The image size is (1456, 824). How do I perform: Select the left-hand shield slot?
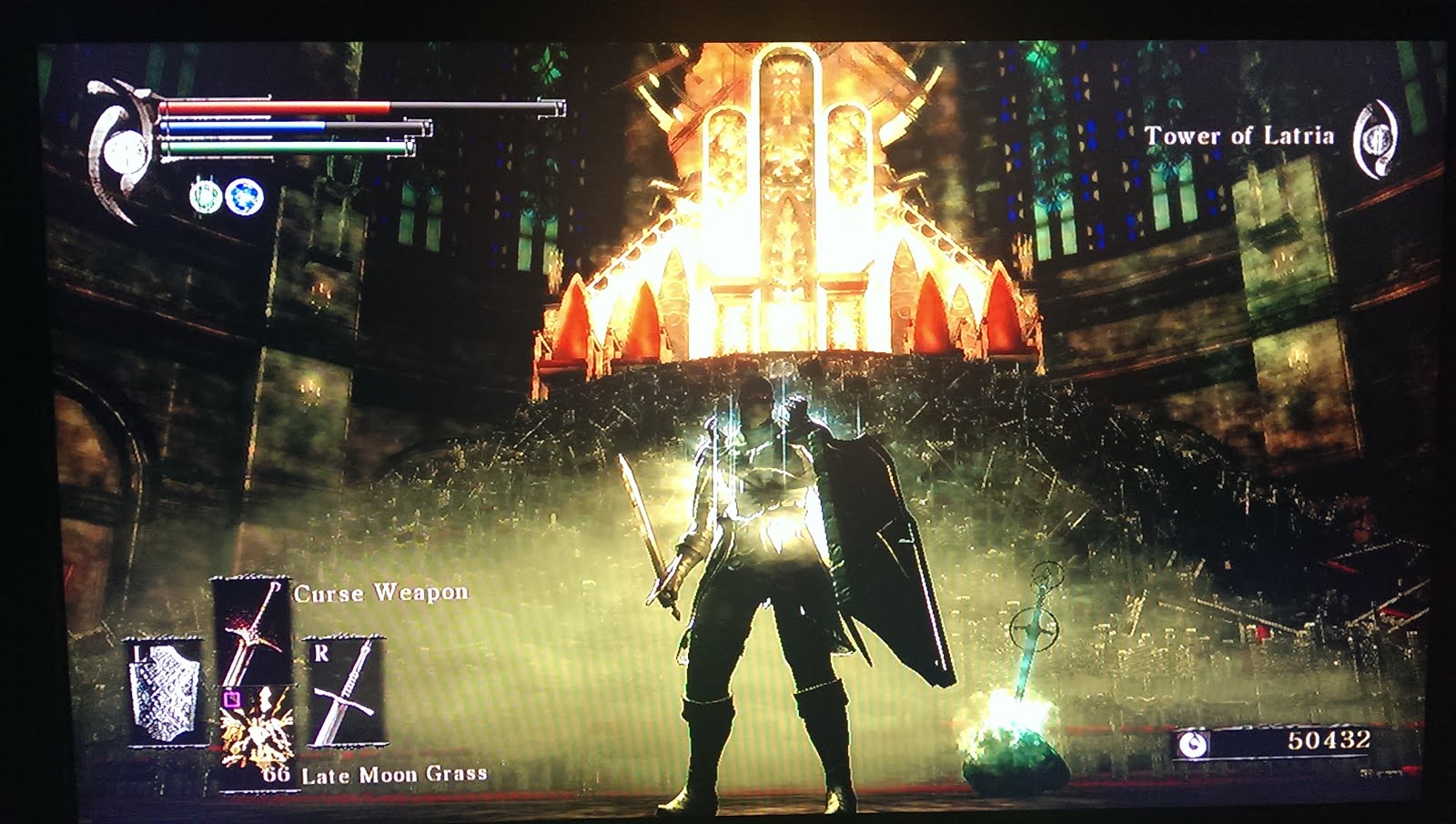point(164,692)
